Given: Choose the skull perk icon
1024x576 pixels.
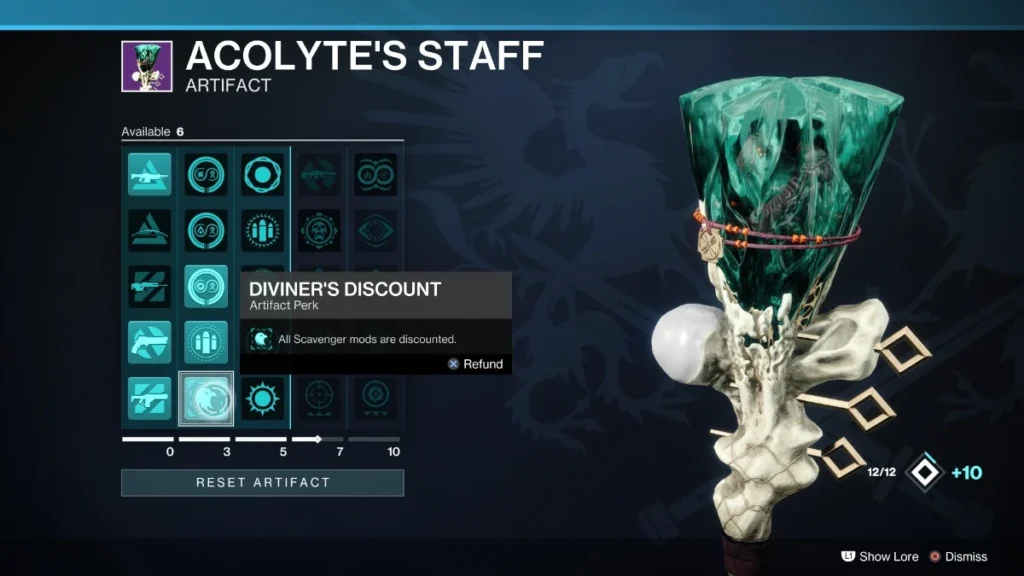Looking at the screenshot, I should point(319,230).
